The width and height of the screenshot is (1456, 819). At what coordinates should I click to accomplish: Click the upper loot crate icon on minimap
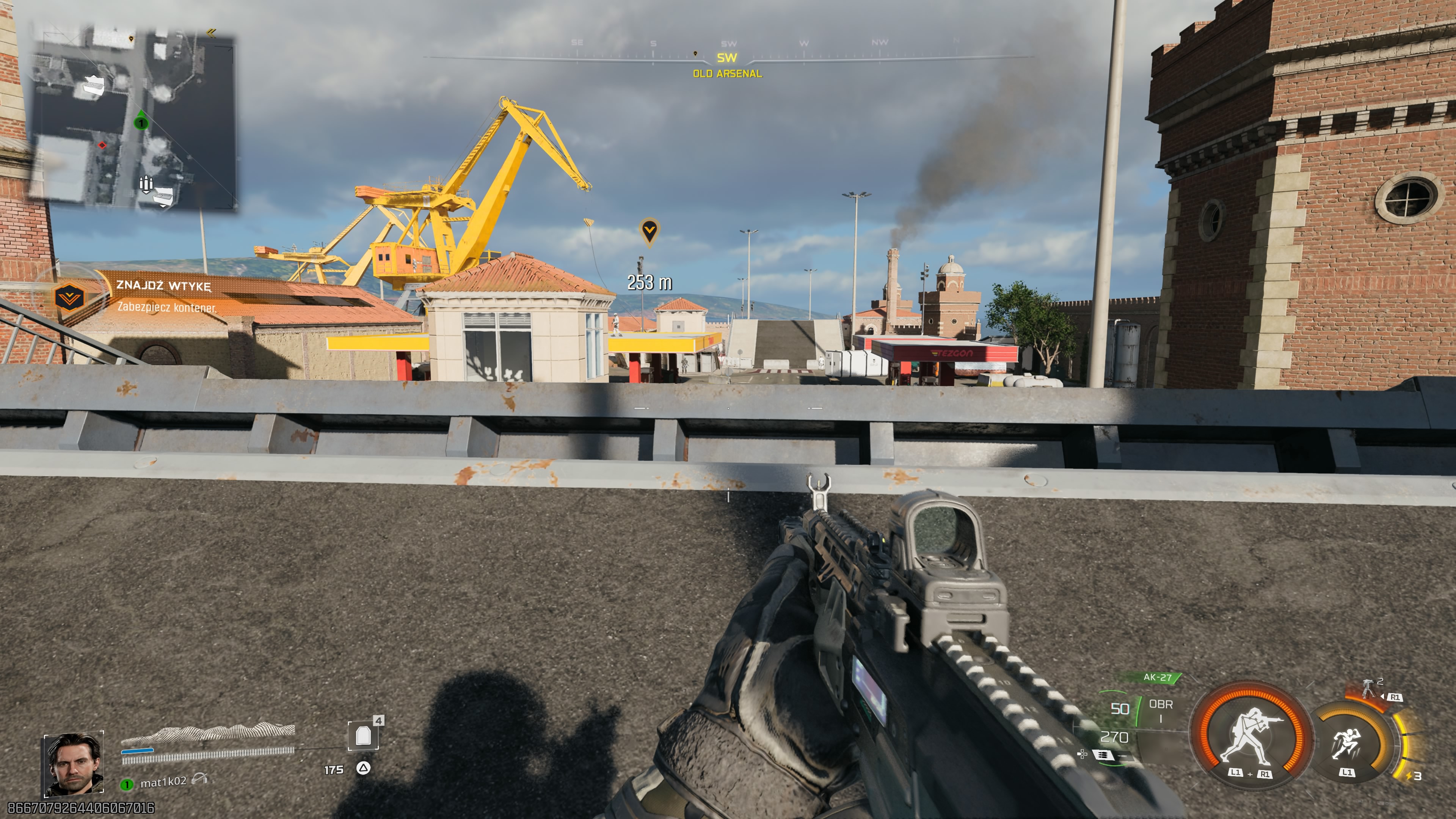click(x=94, y=86)
